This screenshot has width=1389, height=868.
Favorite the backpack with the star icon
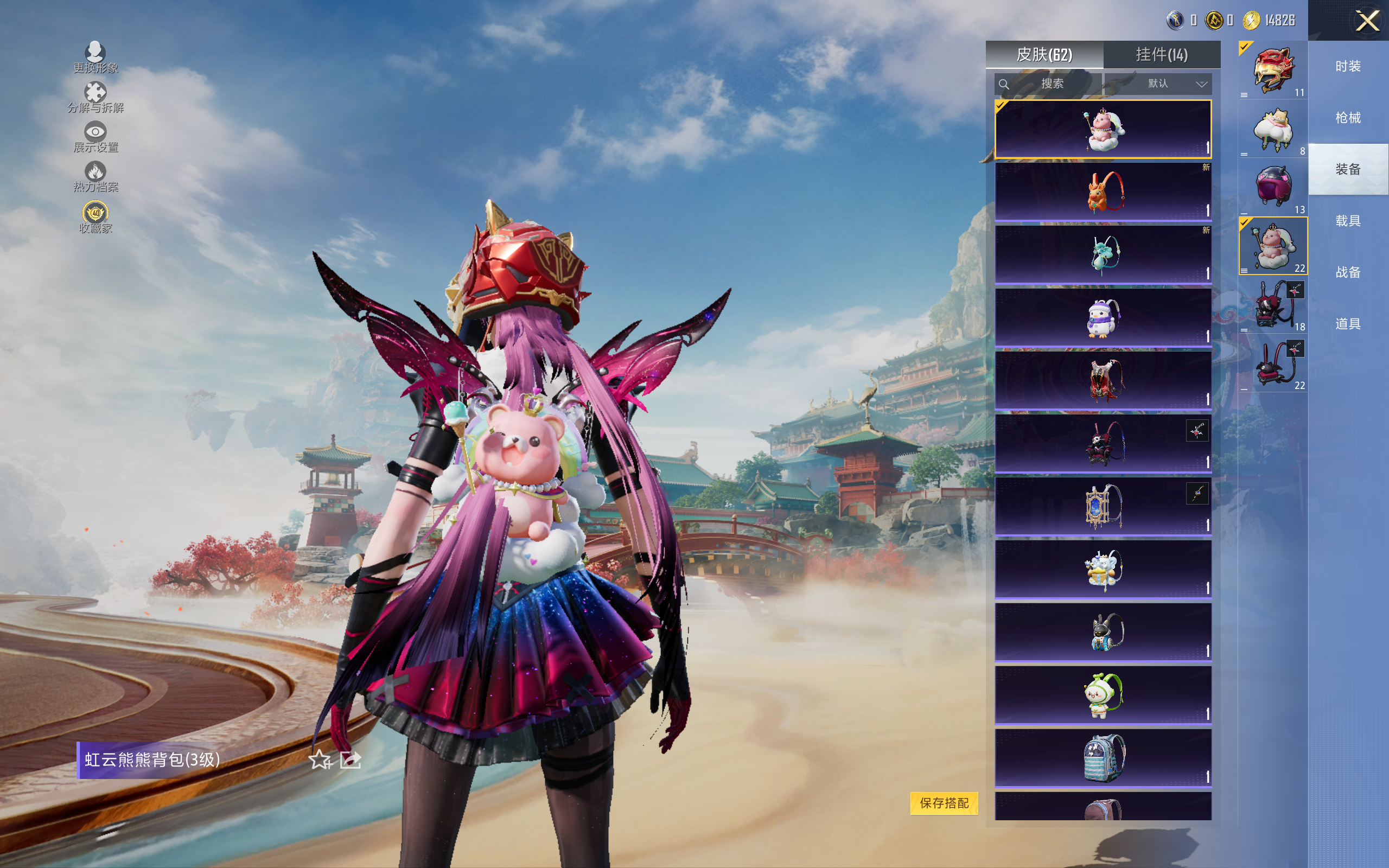pos(320,760)
